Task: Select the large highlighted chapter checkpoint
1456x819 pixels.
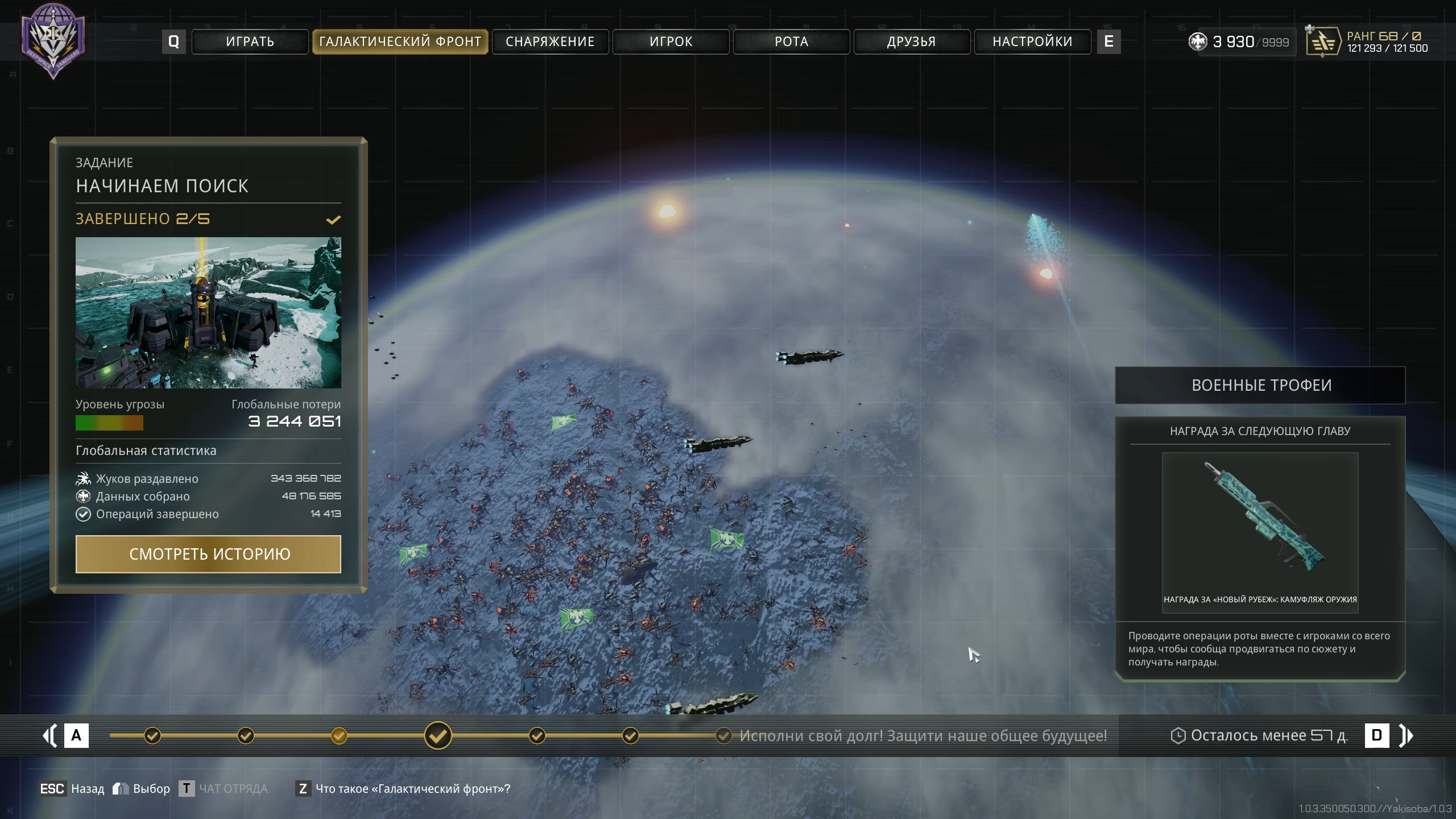Action: [x=438, y=735]
